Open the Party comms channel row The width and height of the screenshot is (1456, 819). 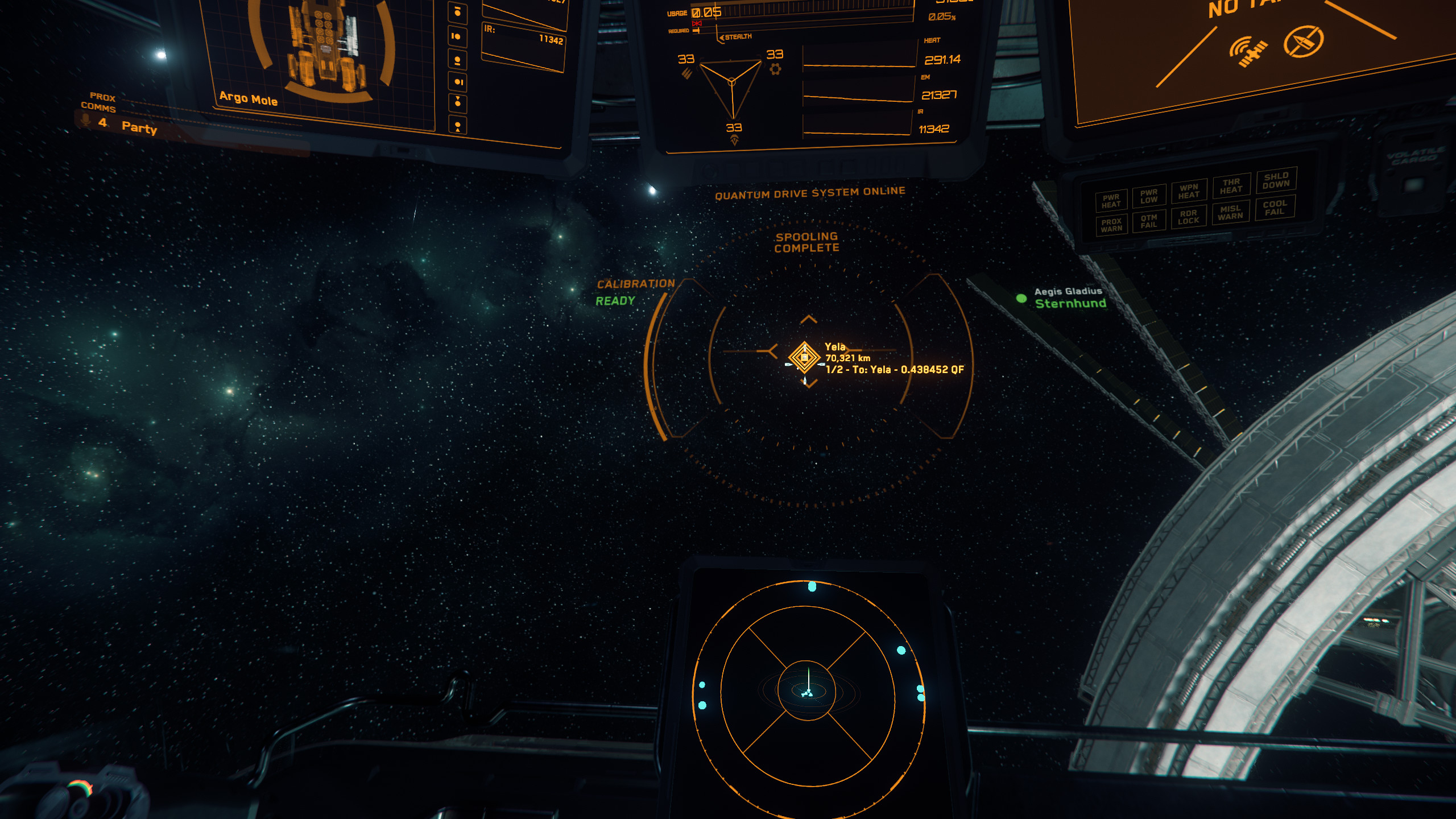coord(139,127)
